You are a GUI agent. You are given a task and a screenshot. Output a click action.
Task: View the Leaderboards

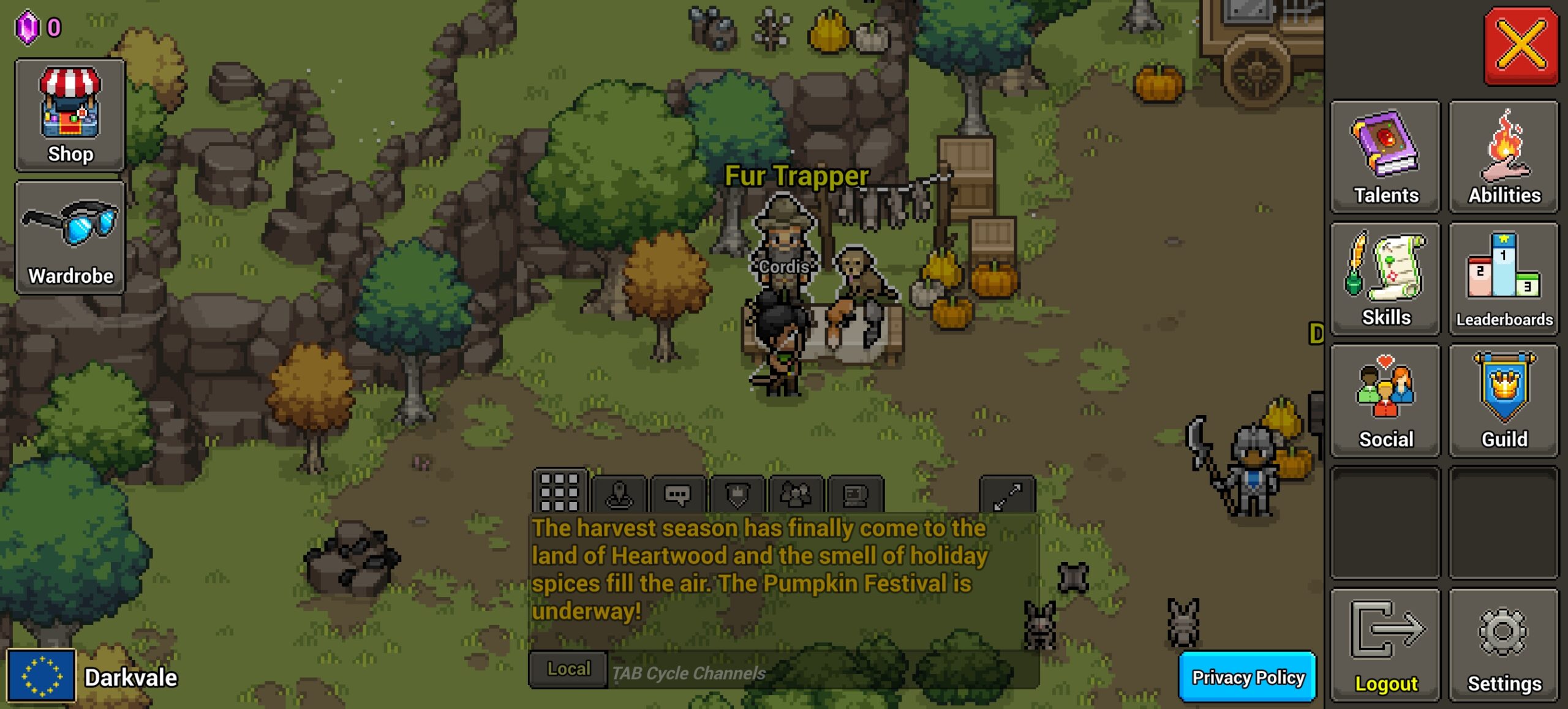tap(1504, 279)
